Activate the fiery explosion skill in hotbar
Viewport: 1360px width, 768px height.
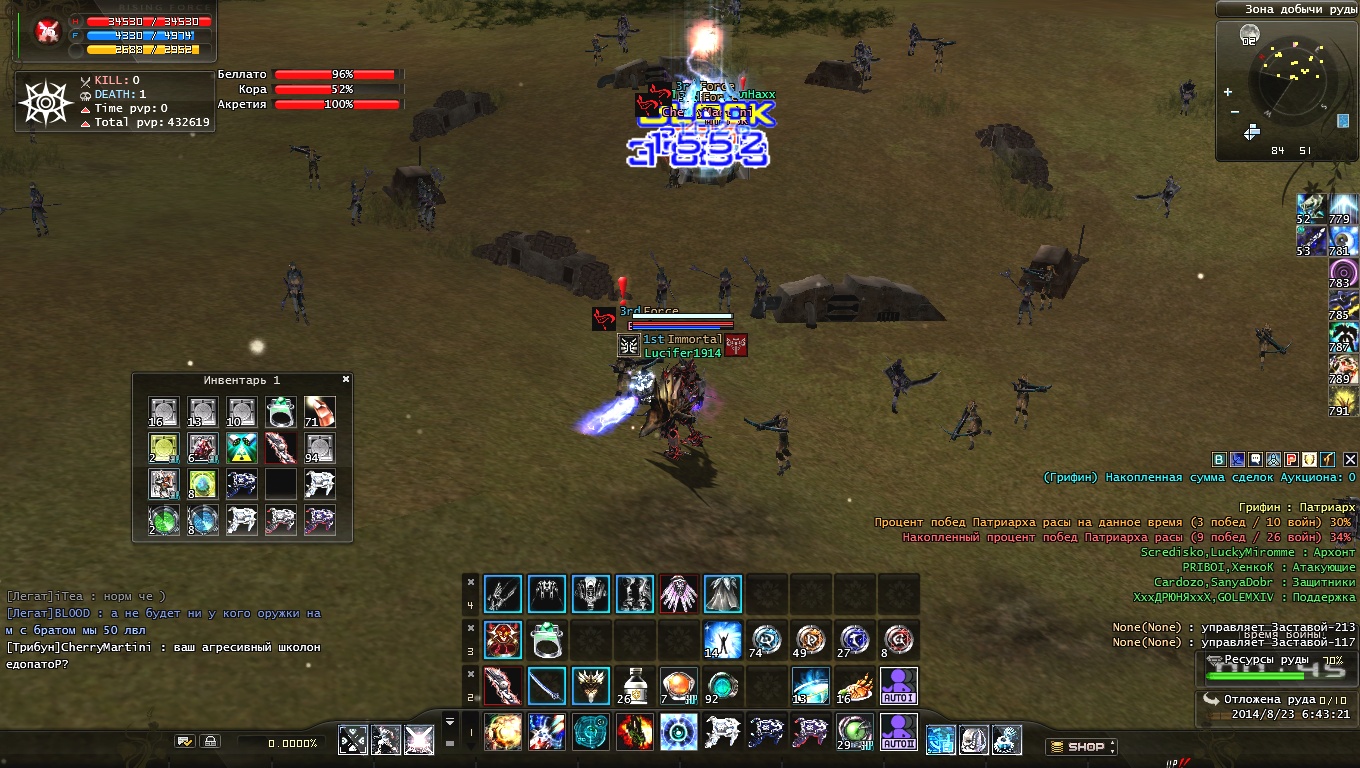point(502,732)
